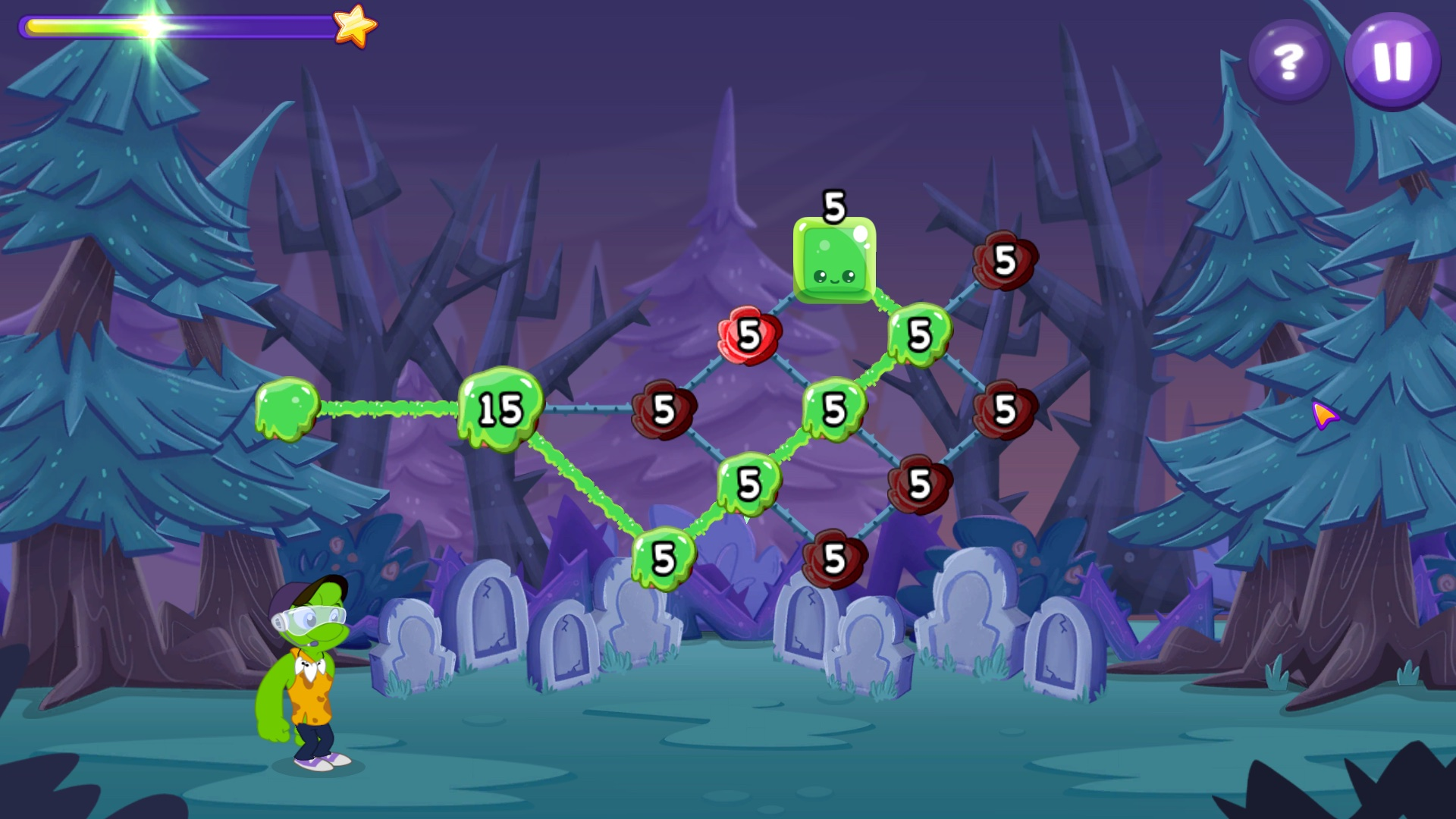Open the question mark help button

pos(1288,61)
